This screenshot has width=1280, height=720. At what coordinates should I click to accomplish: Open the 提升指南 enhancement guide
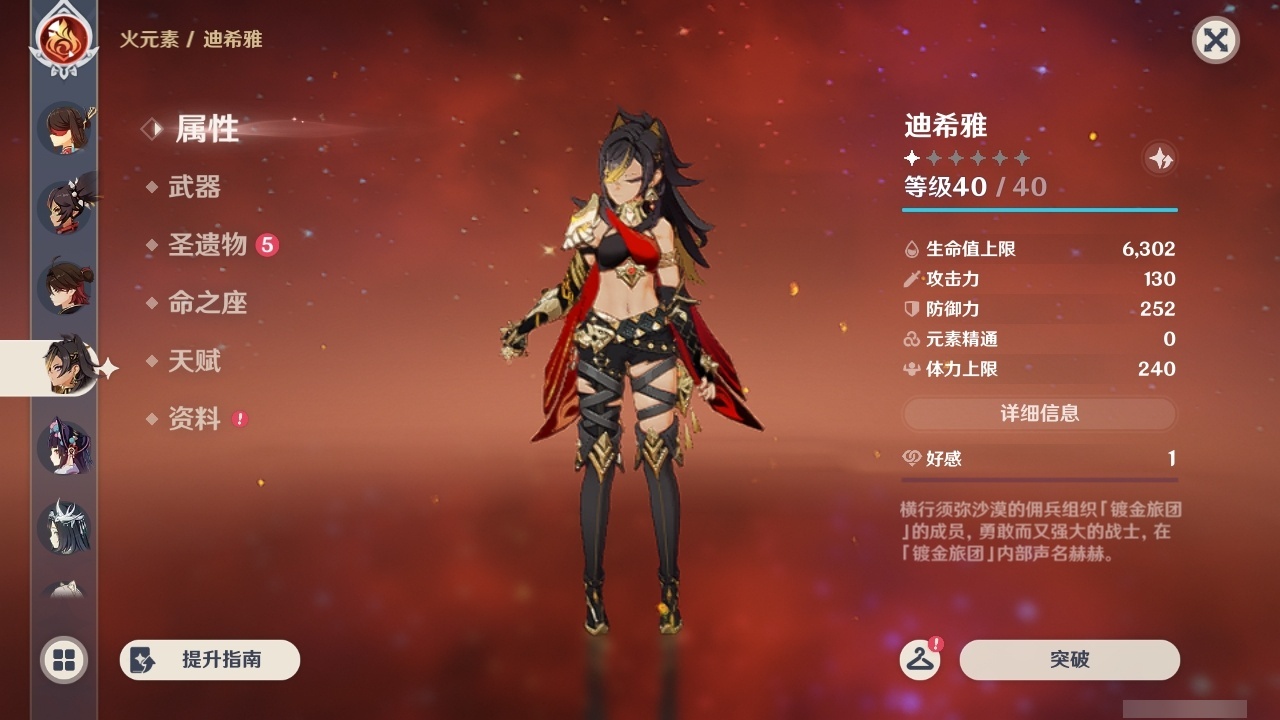pyautogui.click(x=209, y=660)
